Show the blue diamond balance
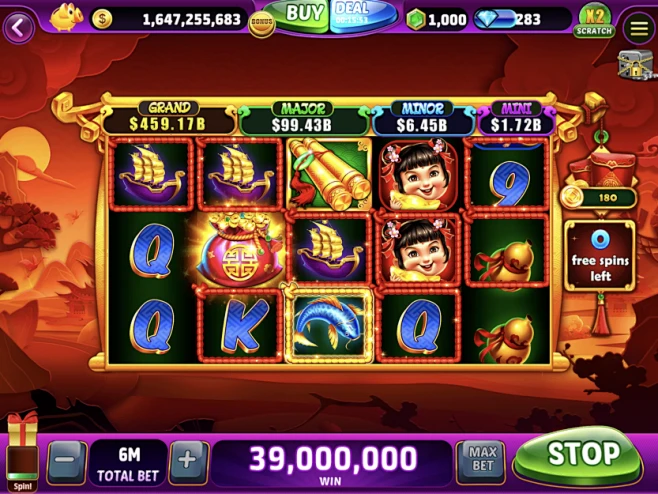The height and width of the screenshot is (494, 658). (x=516, y=19)
